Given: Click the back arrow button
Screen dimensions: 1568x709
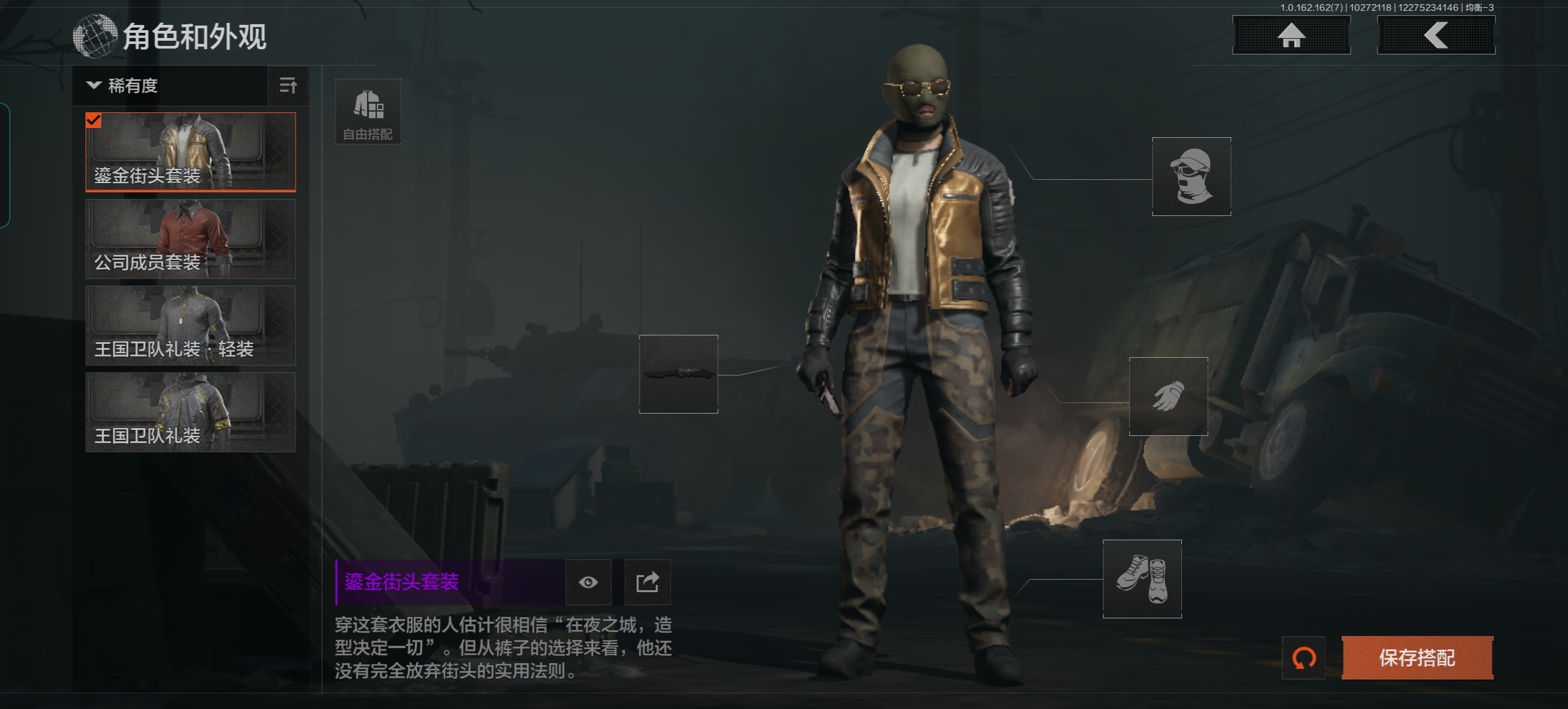Looking at the screenshot, I should tap(1436, 35).
